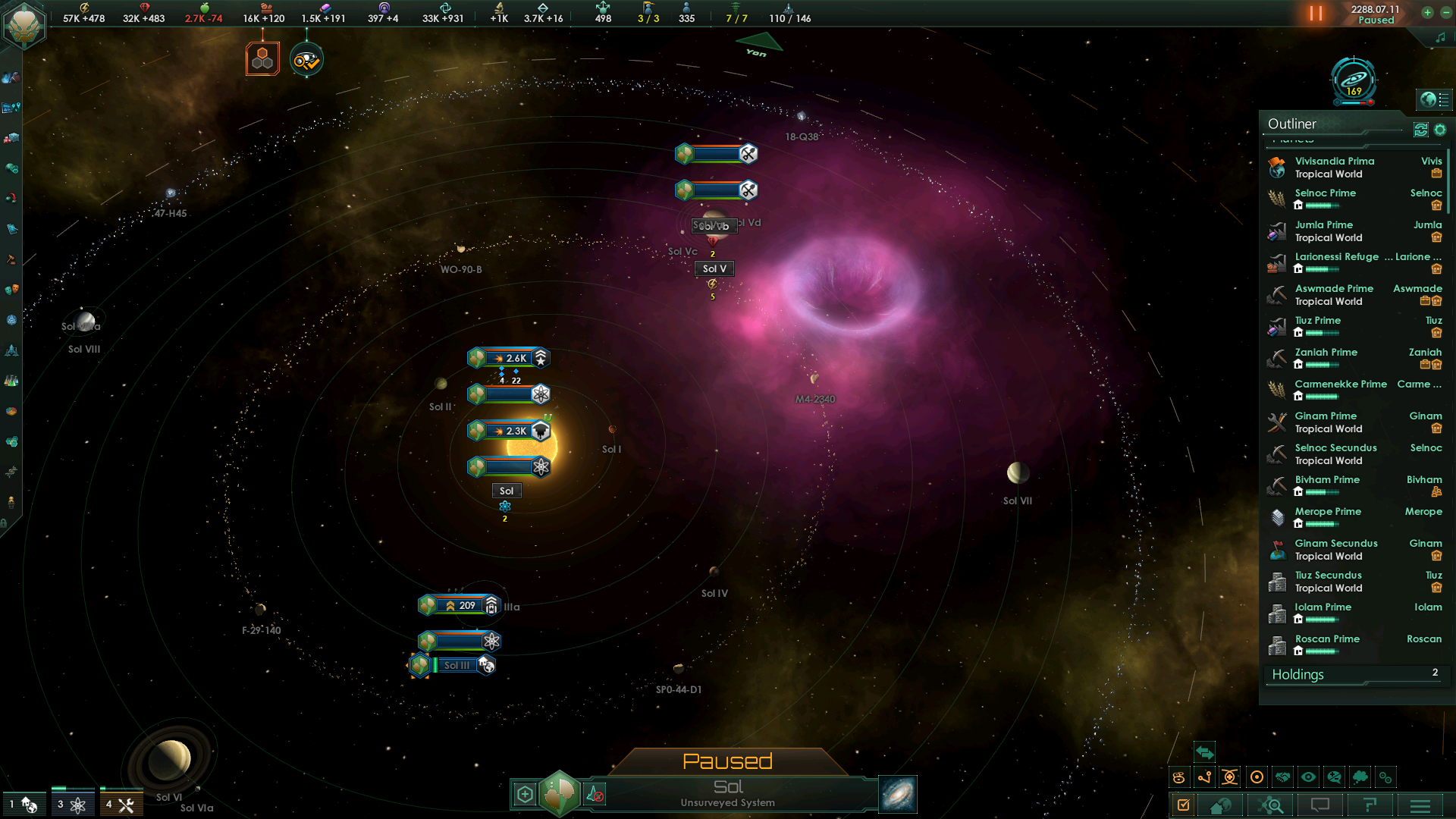Select Vivisandia Prima in the Outliner planet list
1456x819 pixels.
pos(1335,161)
